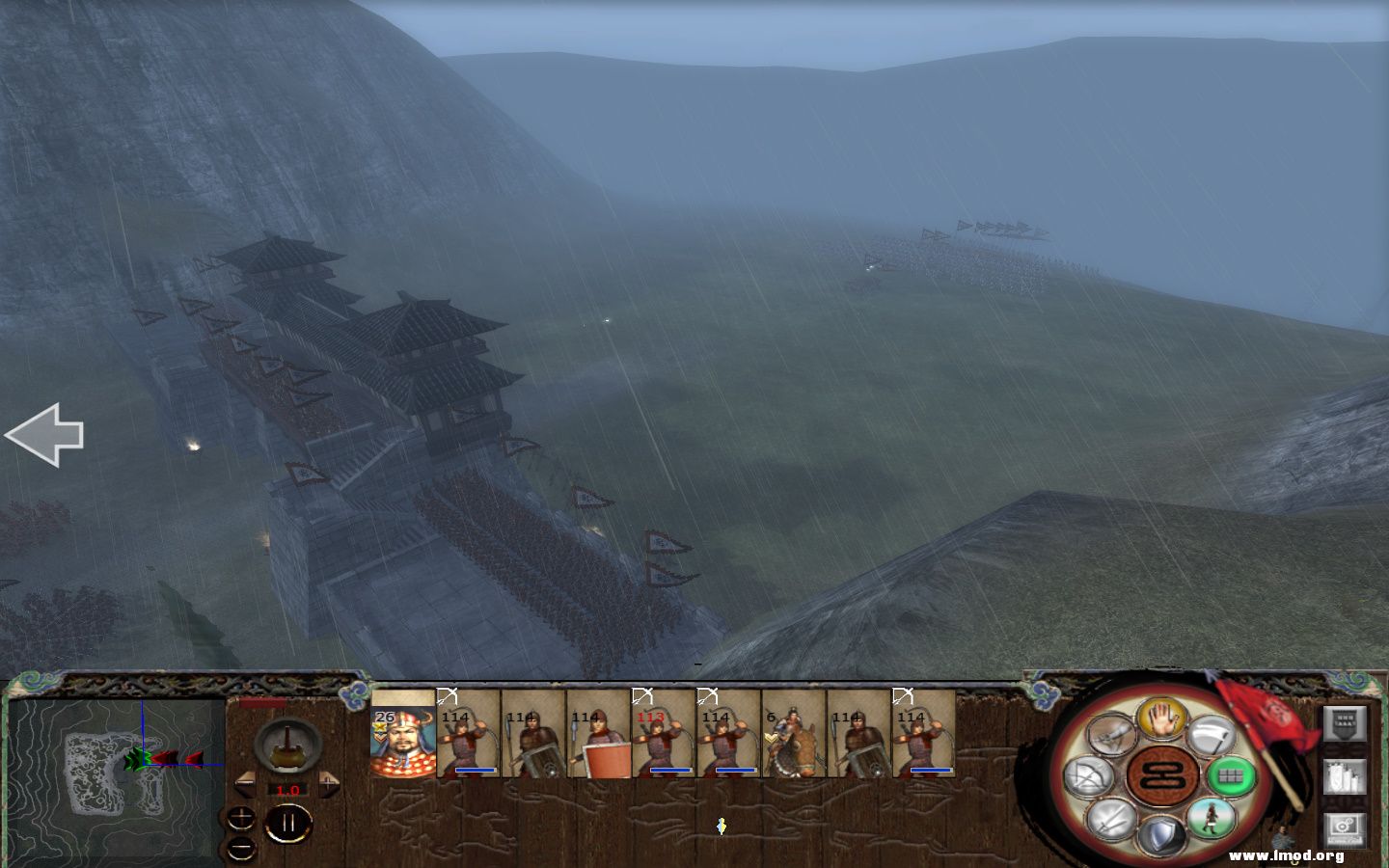This screenshot has width=1389, height=868.
Task: Decrease game speed with the left arrow
Action: (246, 784)
